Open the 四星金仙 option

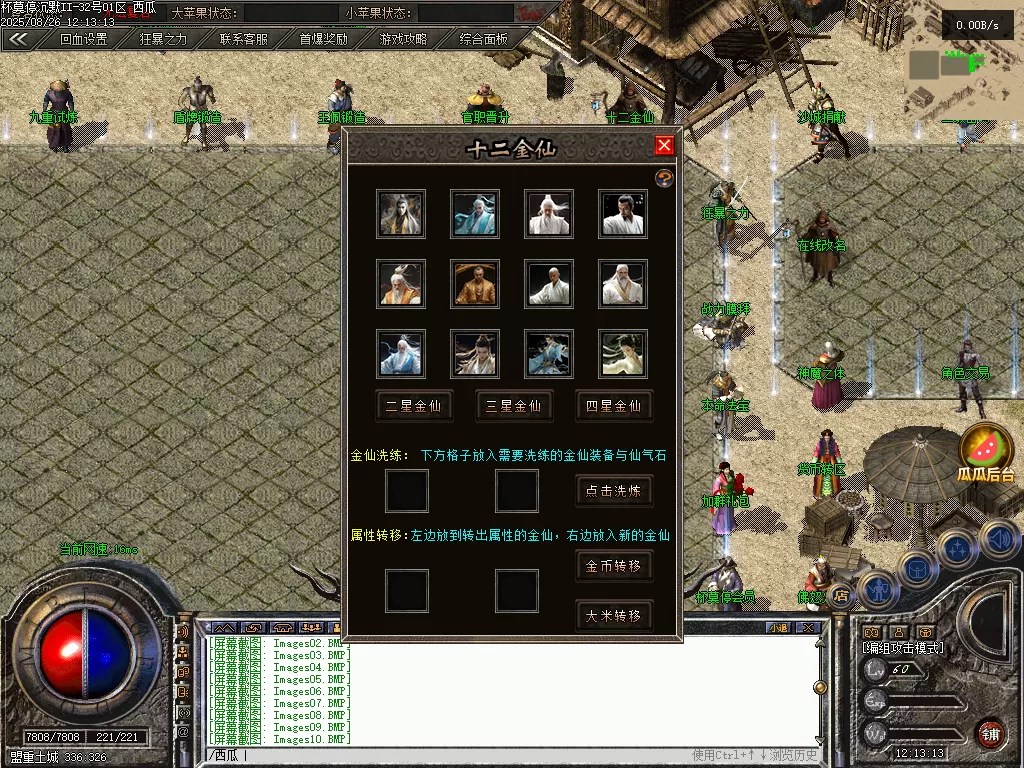[614, 406]
